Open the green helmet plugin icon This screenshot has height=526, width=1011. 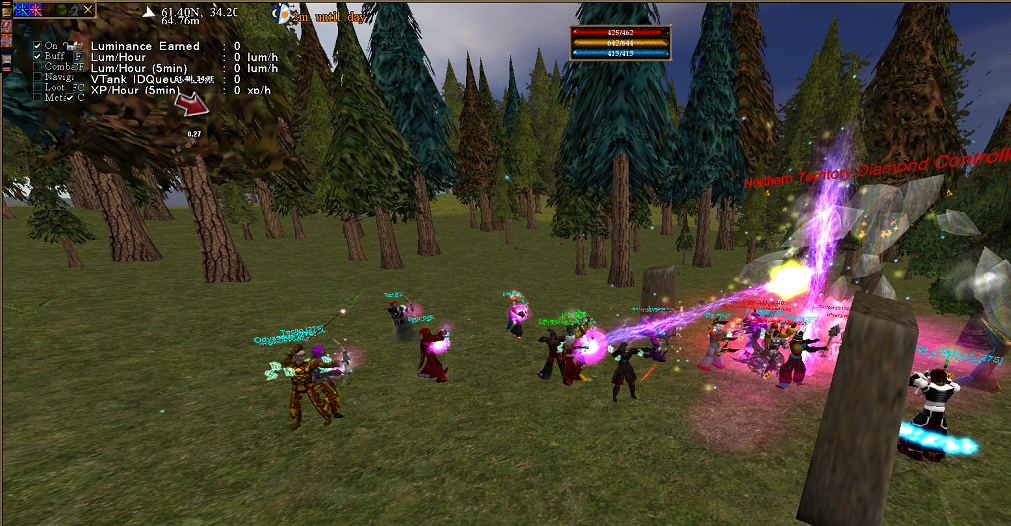[61, 10]
